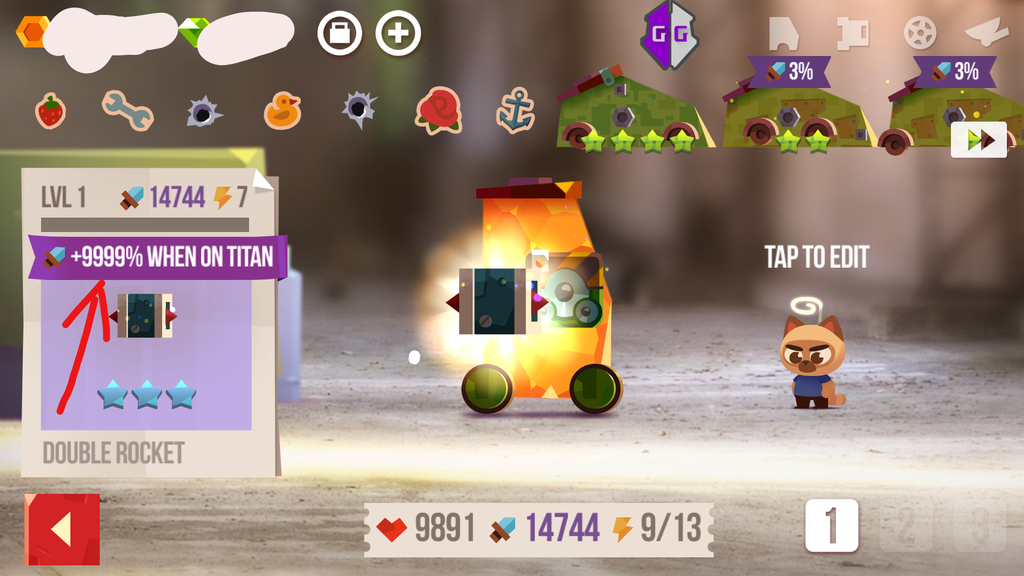1024x576 pixels.
Task: Tap the red back arrow button
Action: pyautogui.click(x=62, y=530)
